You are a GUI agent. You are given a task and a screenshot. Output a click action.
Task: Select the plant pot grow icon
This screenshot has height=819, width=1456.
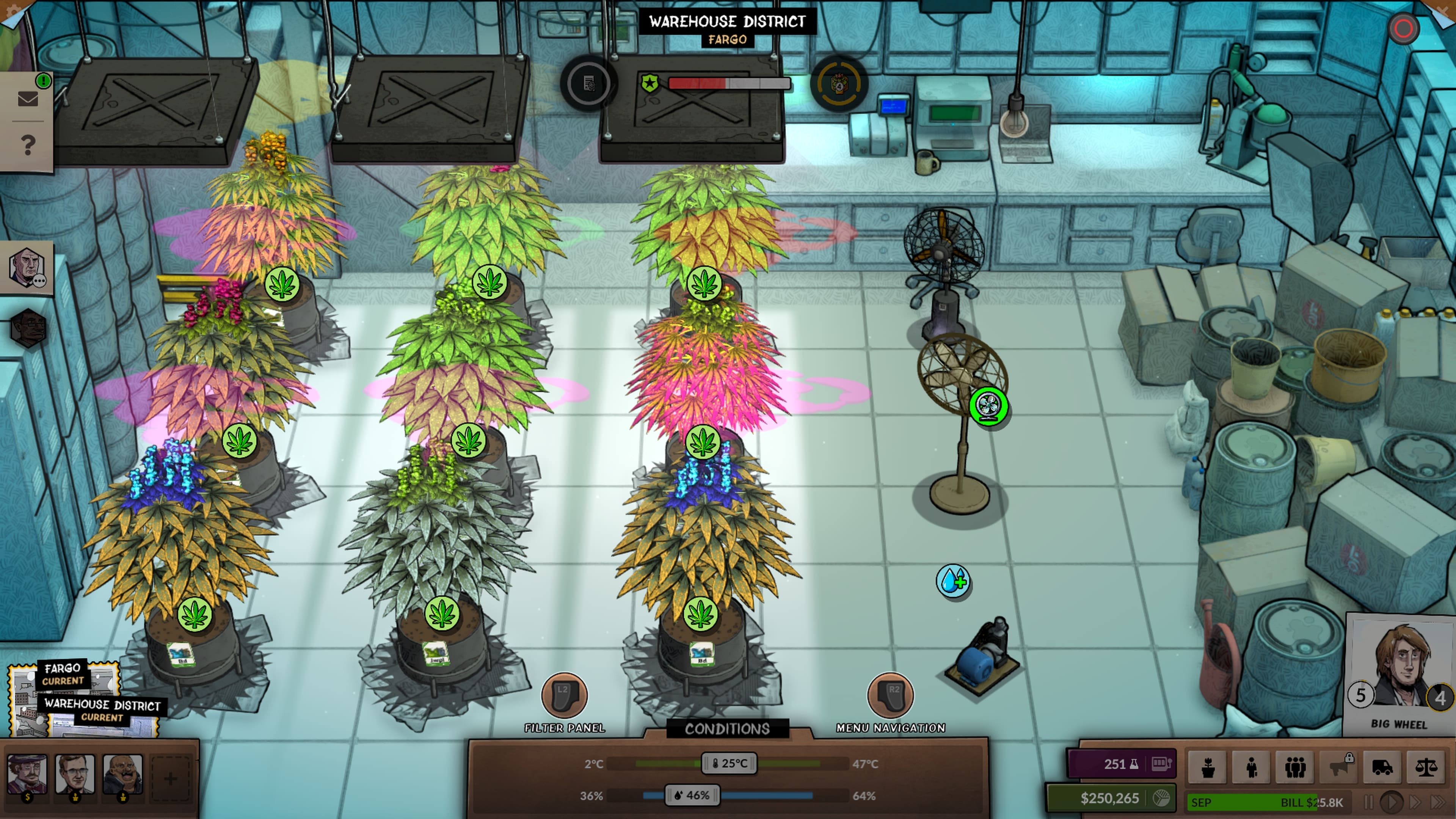pos(1208,767)
